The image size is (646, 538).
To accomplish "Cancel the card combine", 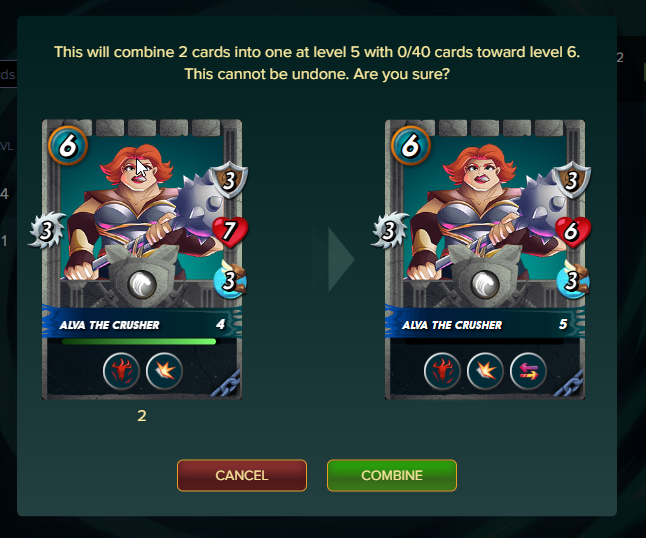I will 242,475.
